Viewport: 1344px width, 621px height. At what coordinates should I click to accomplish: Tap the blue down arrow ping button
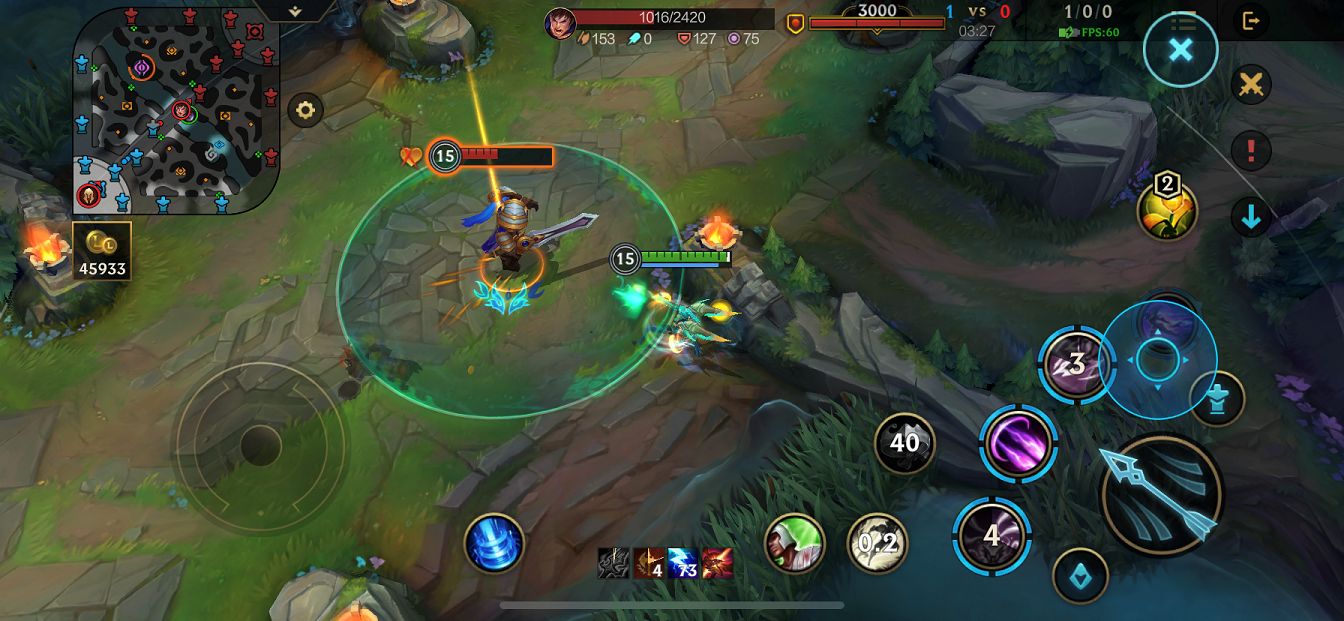(x=1250, y=217)
